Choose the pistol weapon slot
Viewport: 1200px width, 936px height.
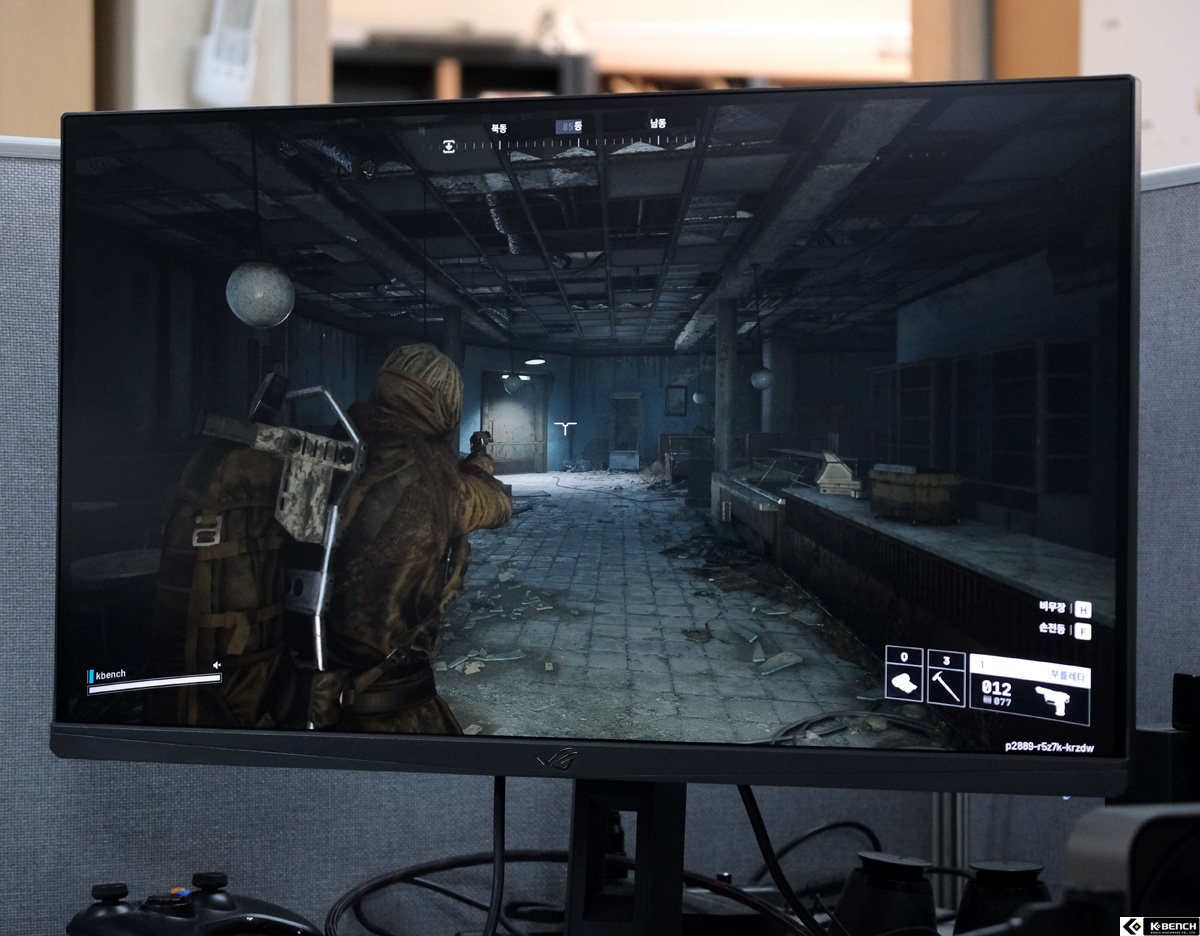pos(1029,688)
